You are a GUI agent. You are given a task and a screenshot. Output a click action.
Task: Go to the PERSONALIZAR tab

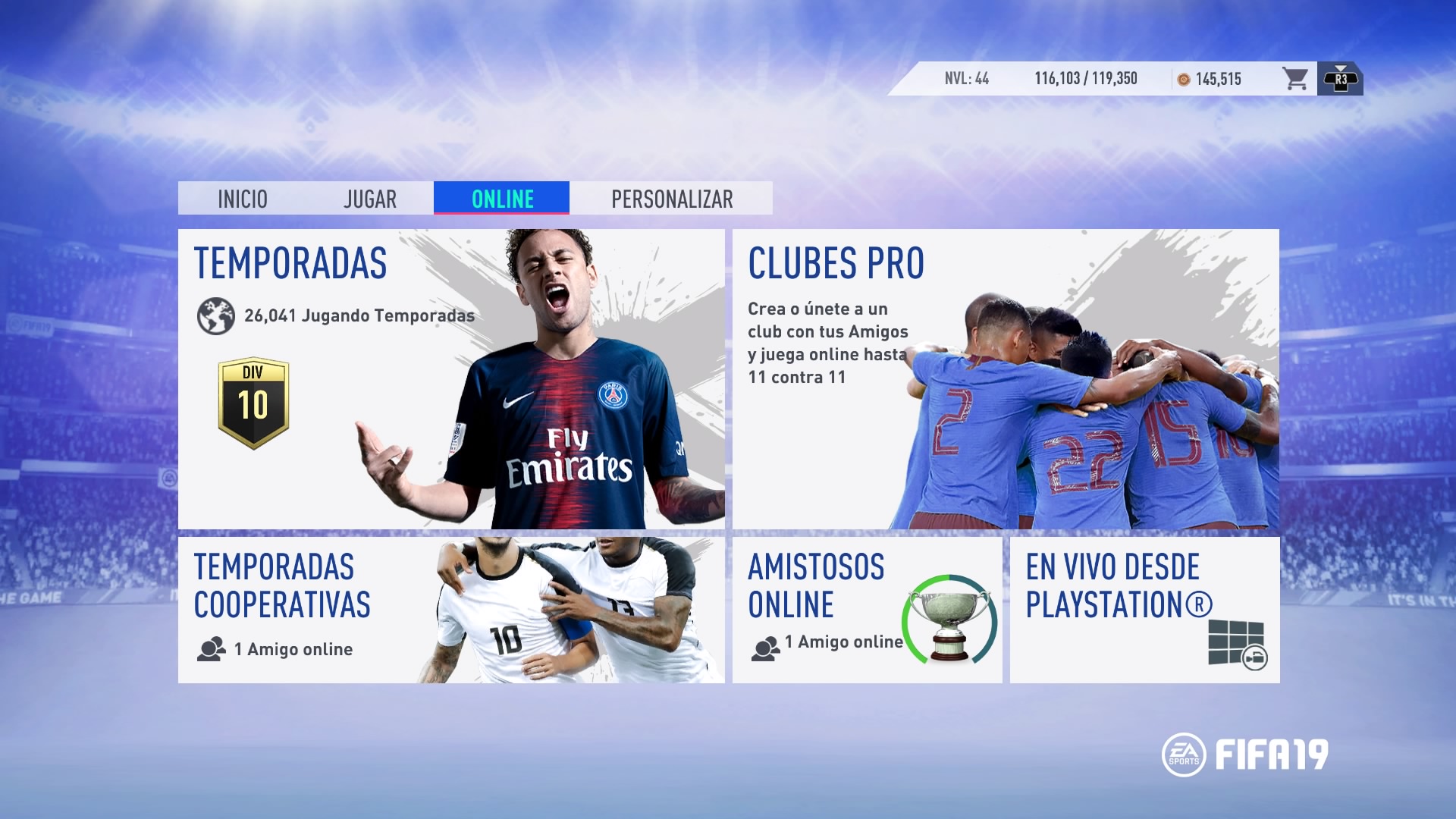pos(672,199)
